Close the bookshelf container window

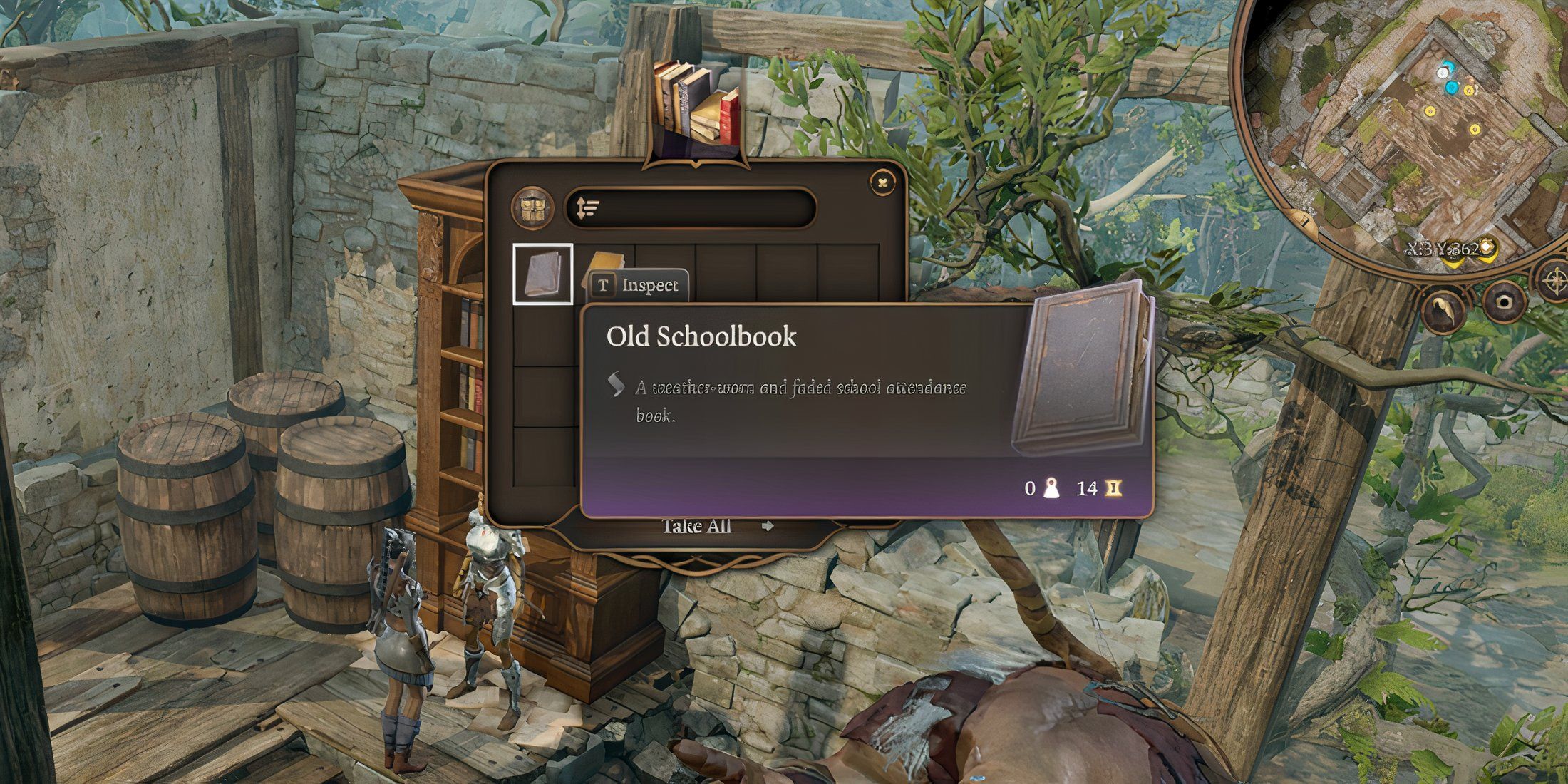pyautogui.click(x=882, y=183)
